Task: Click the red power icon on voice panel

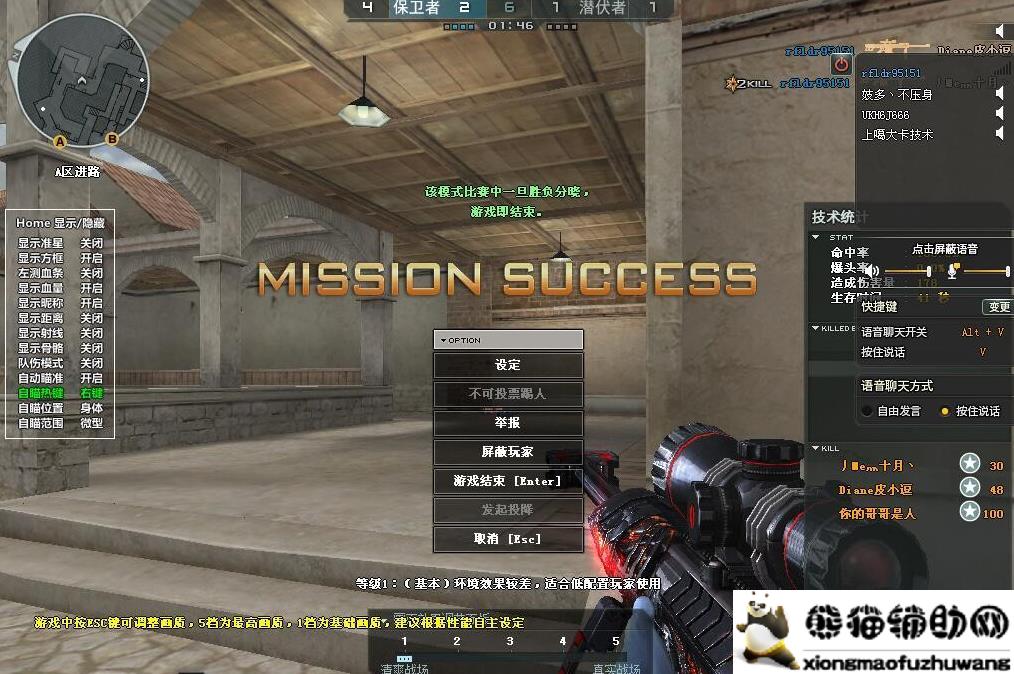Action: click(x=841, y=65)
